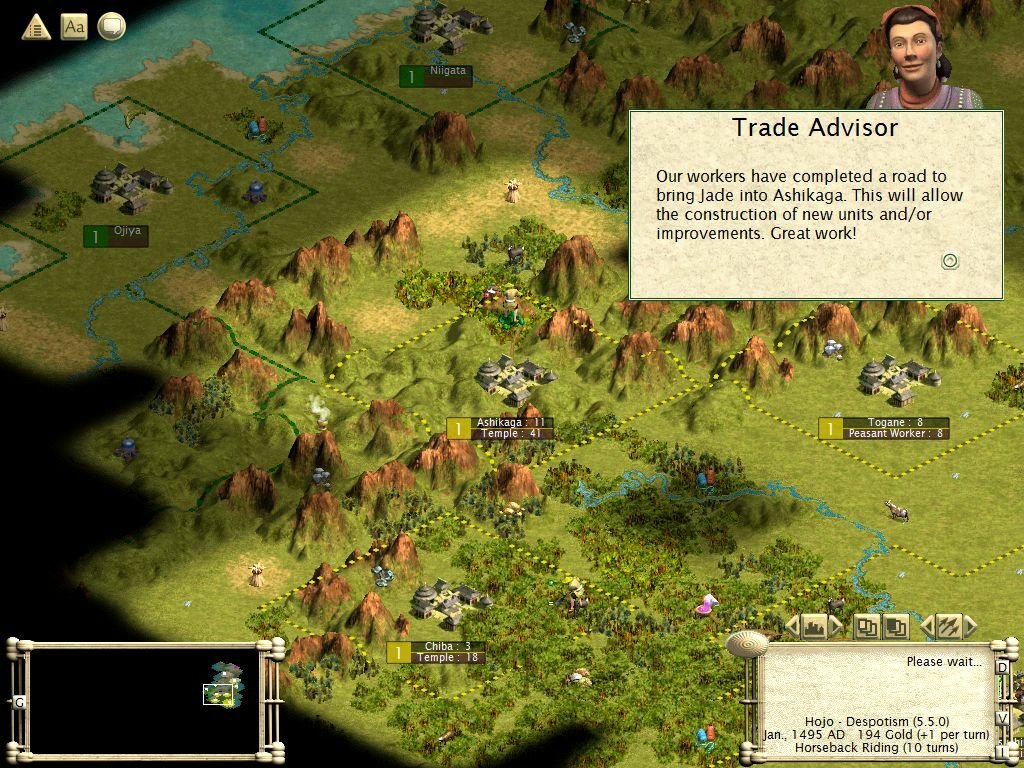Open the Civilopedia 'Aa' button
The width and height of the screenshot is (1024, 768).
tap(74, 27)
